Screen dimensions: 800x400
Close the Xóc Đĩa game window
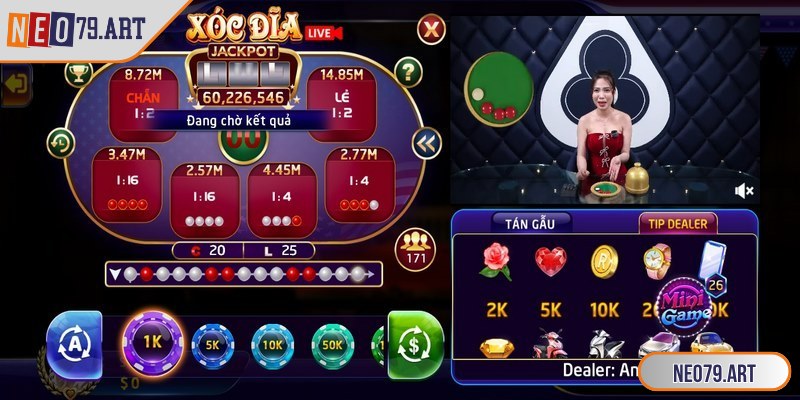[x=430, y=29]
